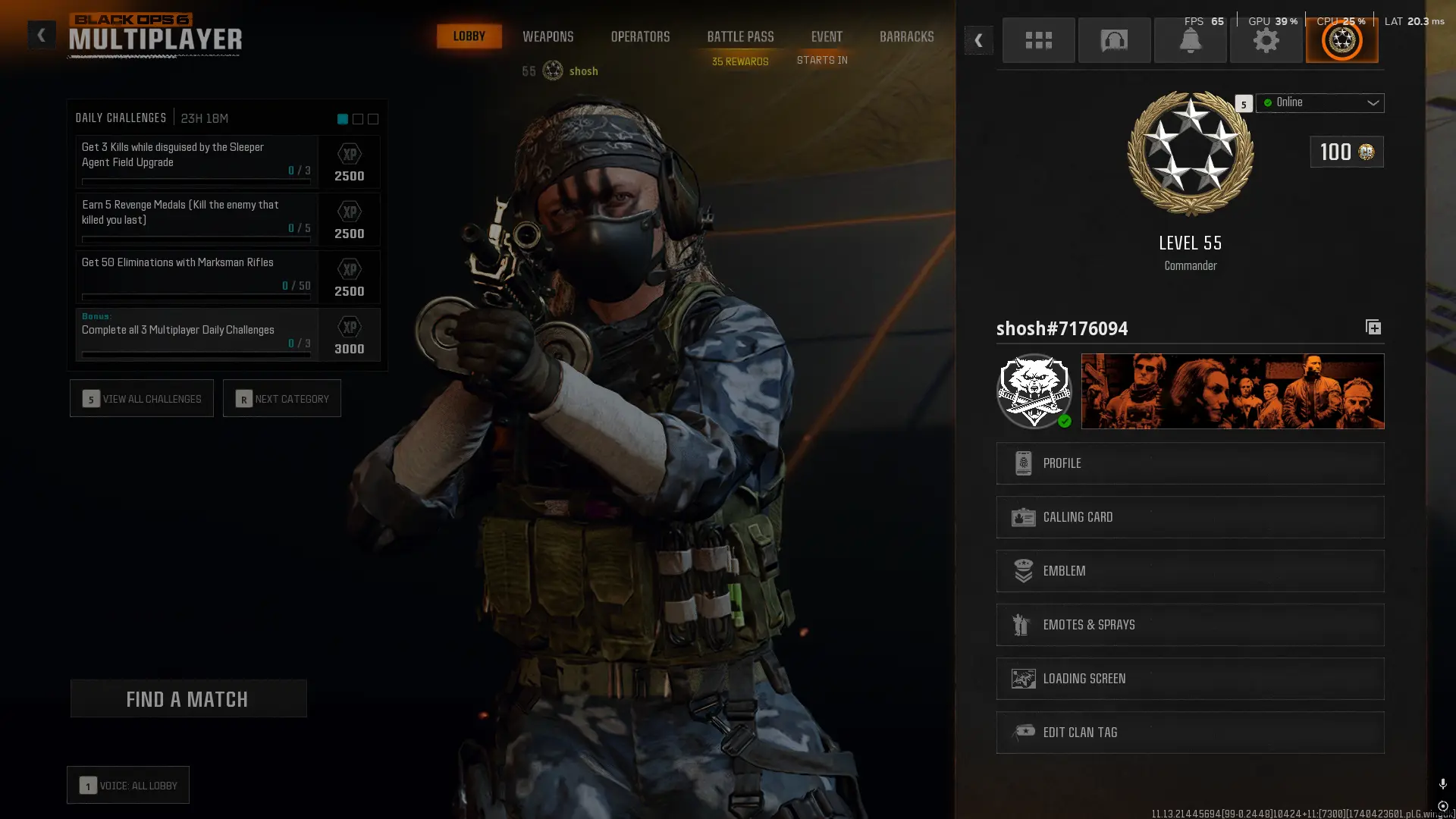This screenshot has height=819, width=1456.
Task: Collapse the left panel with the chevron arrow
Action: pos(41,34)
